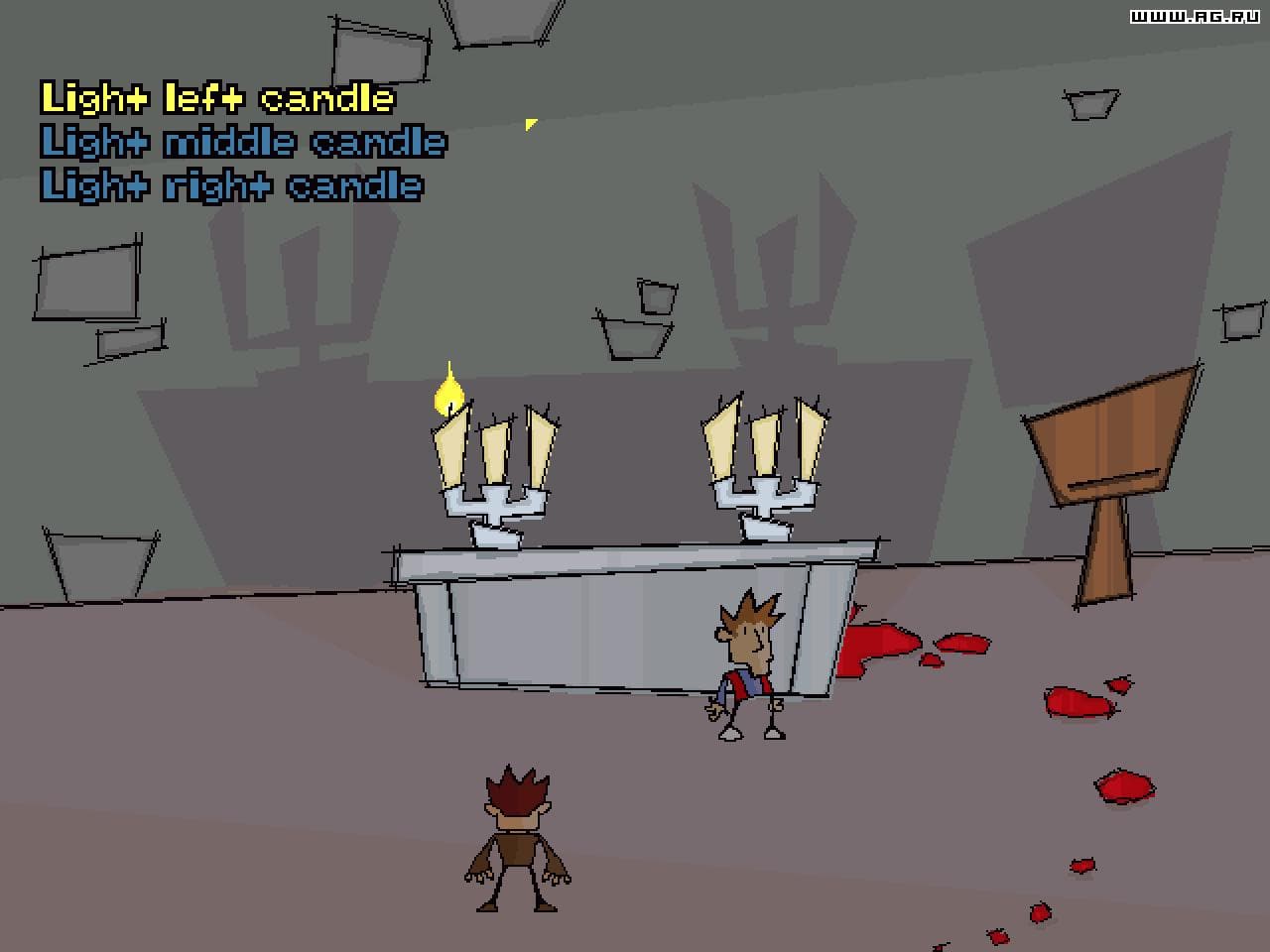The width and height of the screenshot is (1270, 952).
Task: Inspect the wooden lectern on the right
Action: click(1111, 456)
